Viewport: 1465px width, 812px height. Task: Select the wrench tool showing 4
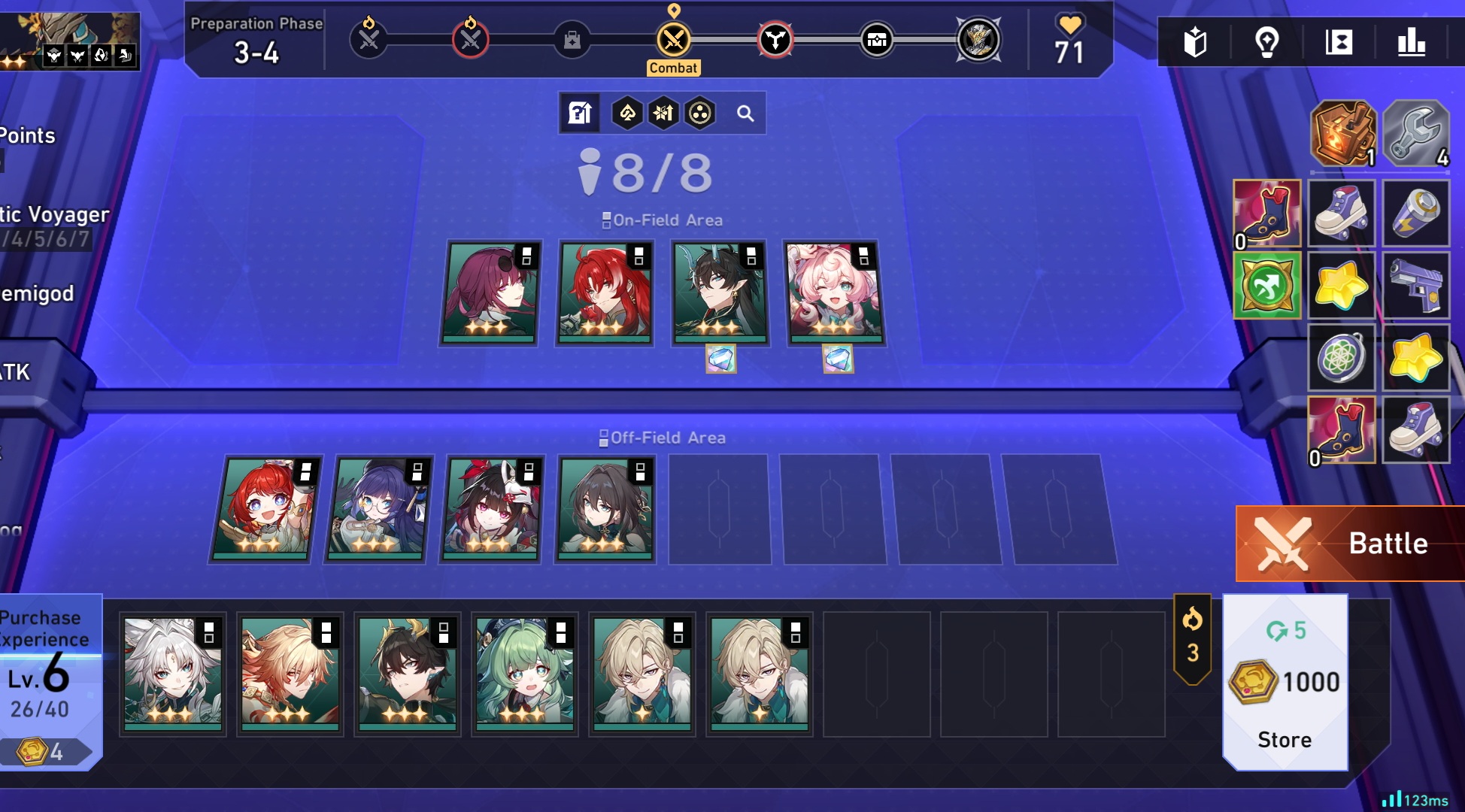point(1415,134)
